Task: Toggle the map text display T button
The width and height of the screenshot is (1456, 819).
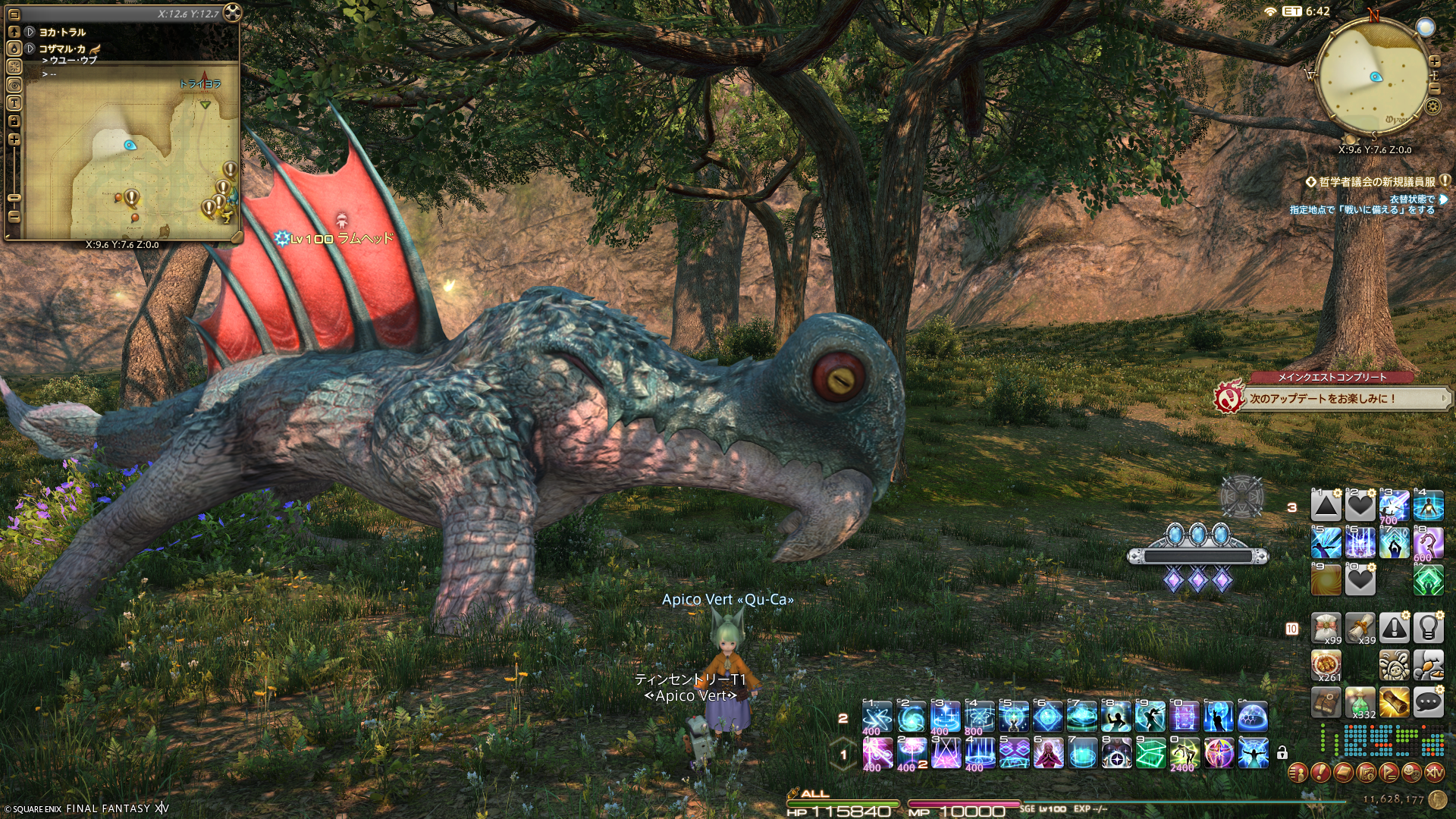Action: [14, 103]
